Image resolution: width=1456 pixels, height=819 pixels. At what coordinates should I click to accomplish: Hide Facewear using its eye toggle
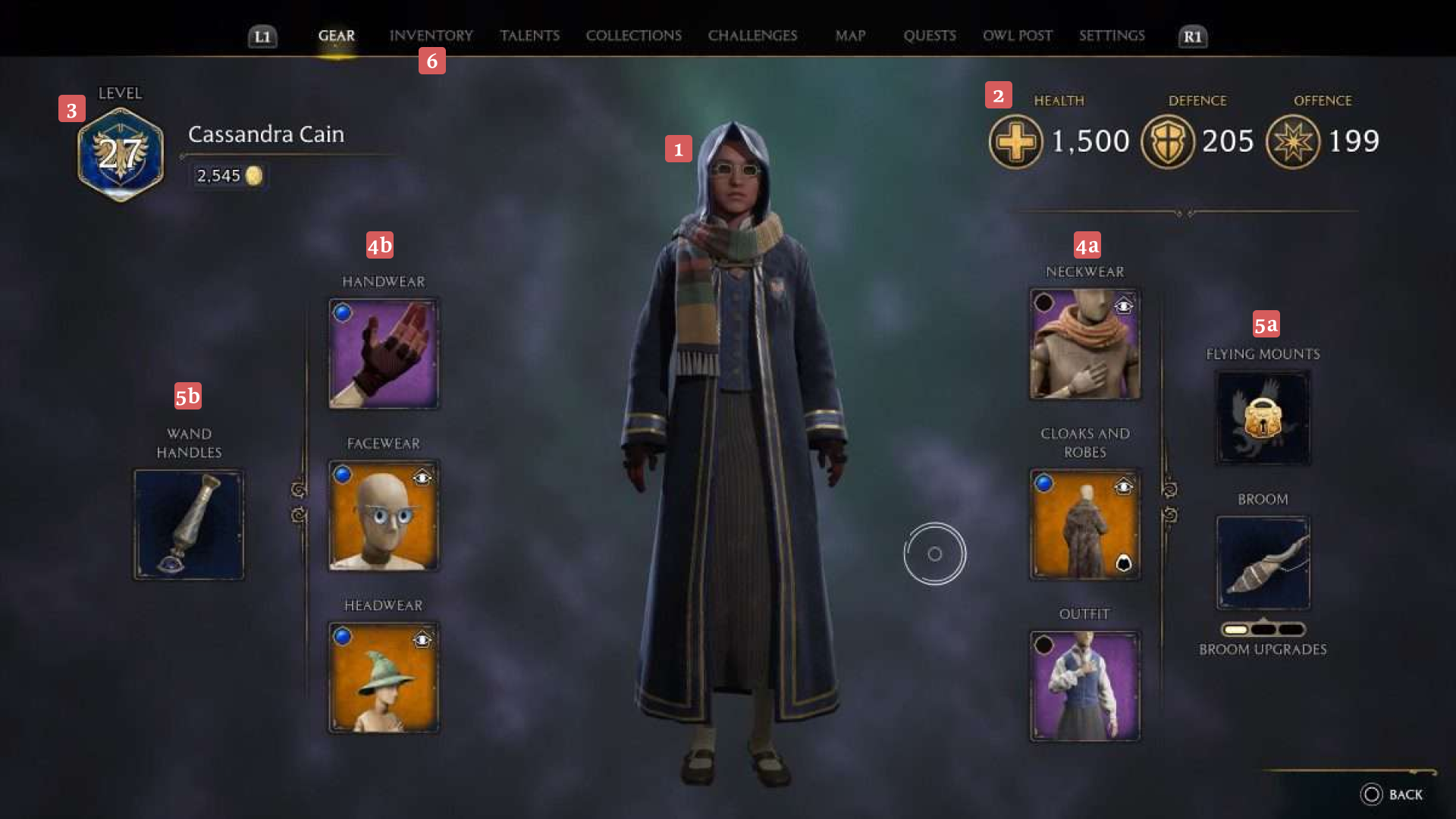[x=422, y=477]
